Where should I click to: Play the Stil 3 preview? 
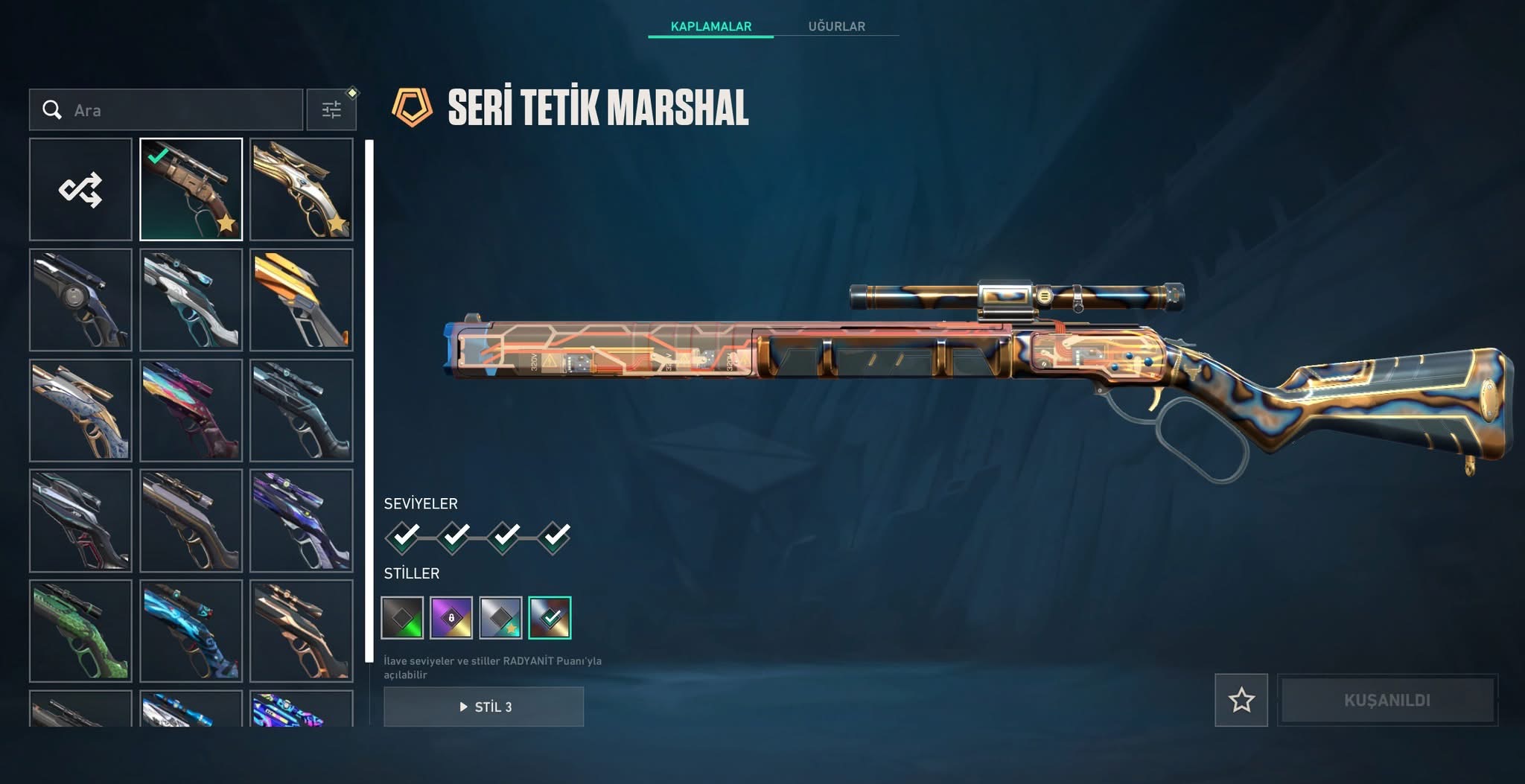pyautogui.click(x=484, y=707)
